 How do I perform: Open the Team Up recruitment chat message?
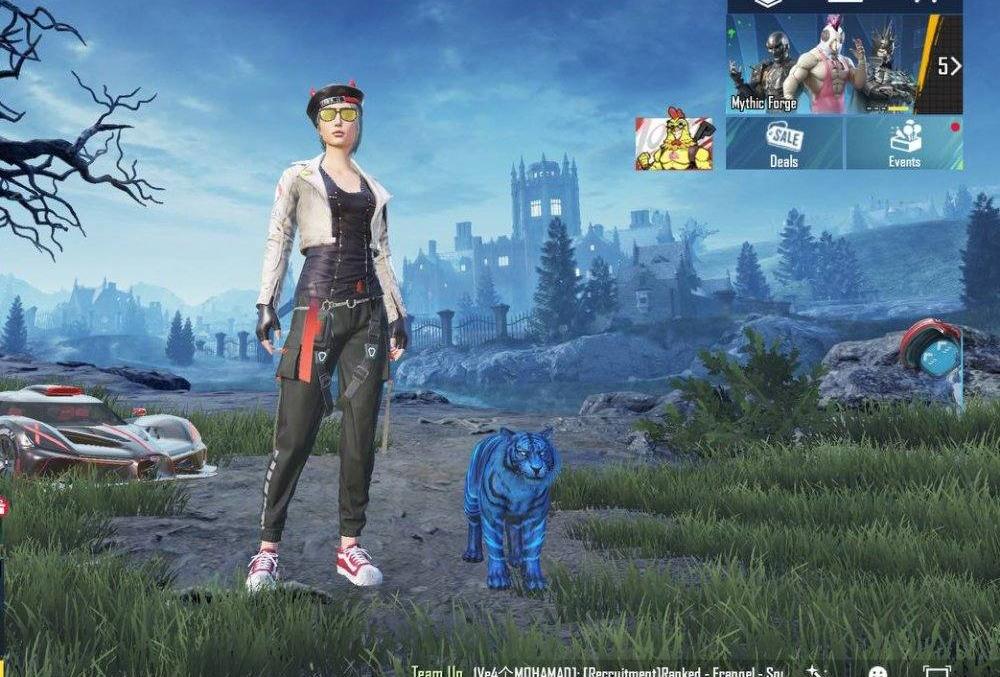600,671
